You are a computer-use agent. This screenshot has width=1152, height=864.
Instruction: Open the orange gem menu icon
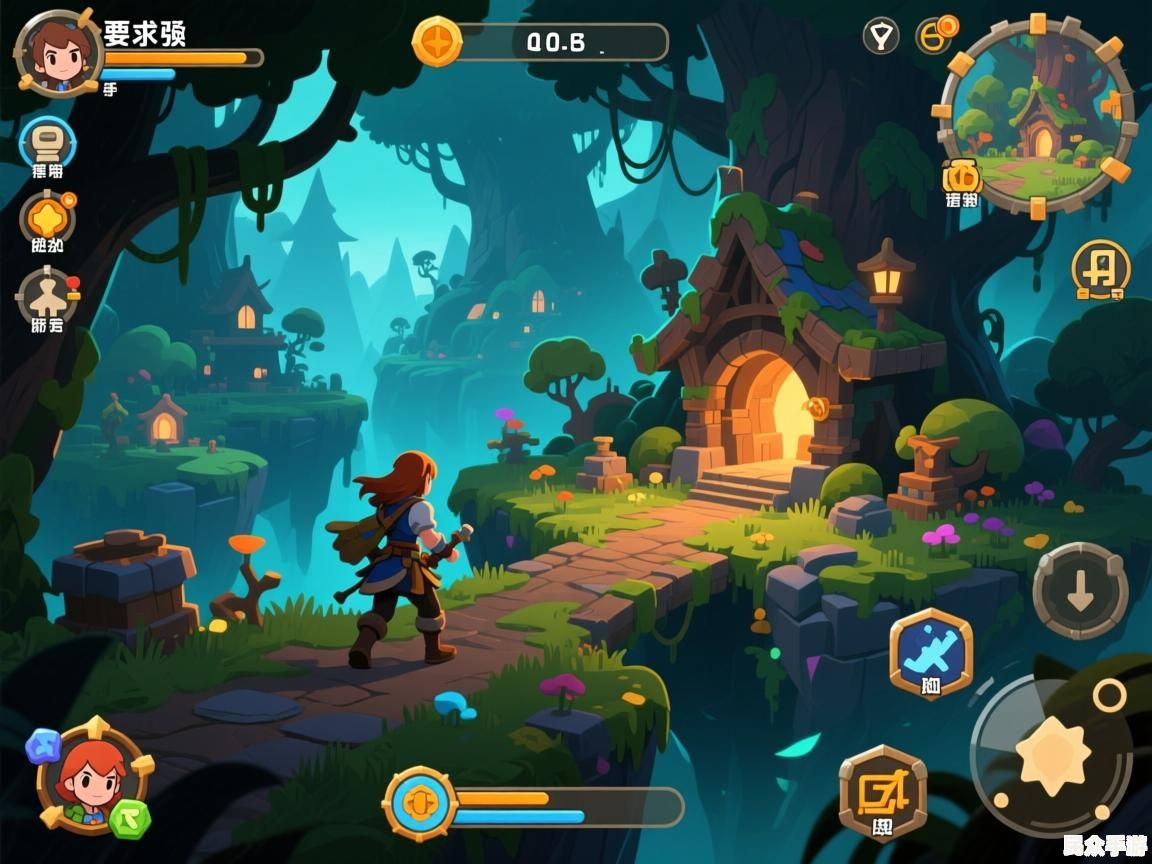[47, 216]
